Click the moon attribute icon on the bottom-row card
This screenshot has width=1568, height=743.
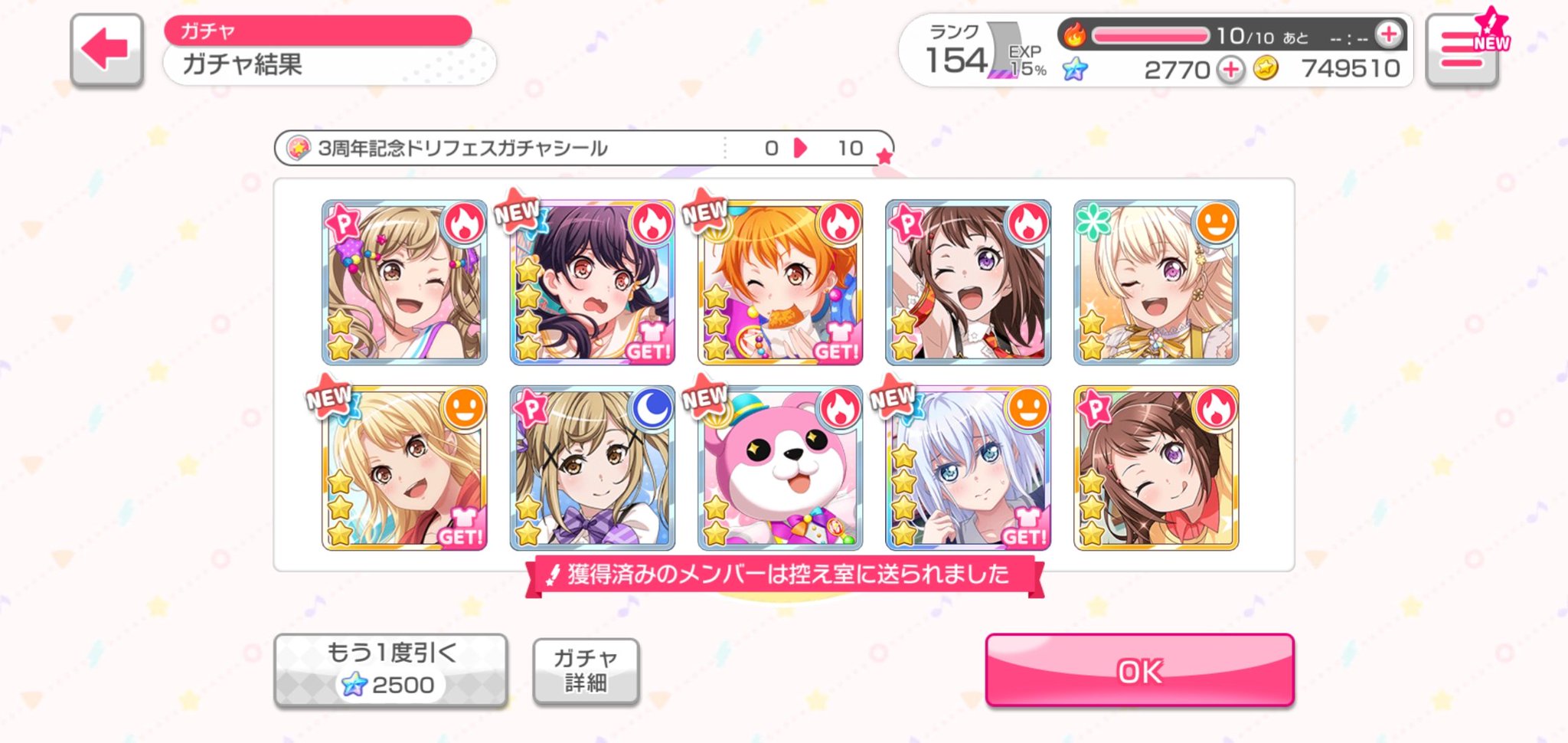click(652, 411)
